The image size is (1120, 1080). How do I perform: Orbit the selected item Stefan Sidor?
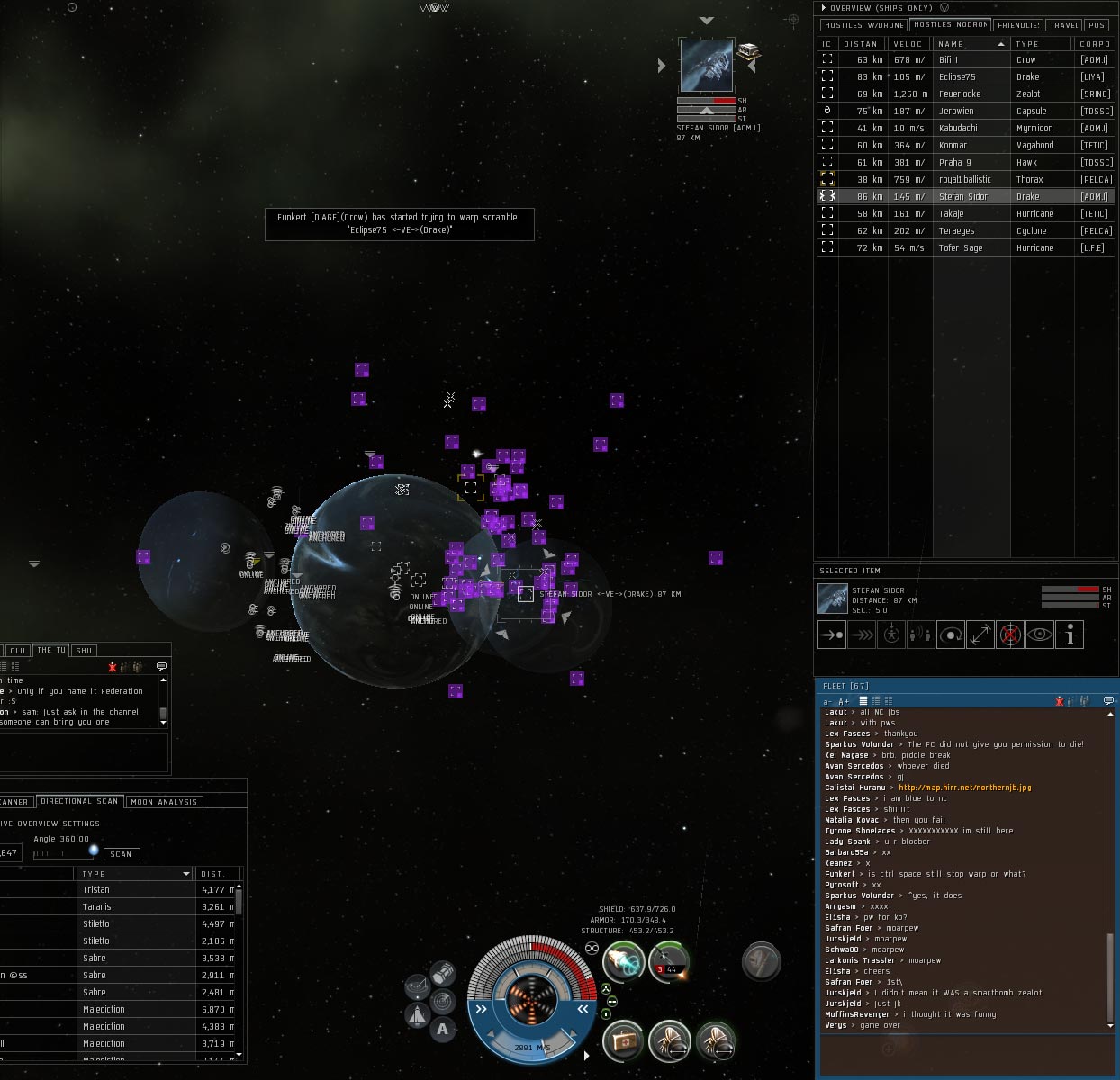tap(951, 635)
